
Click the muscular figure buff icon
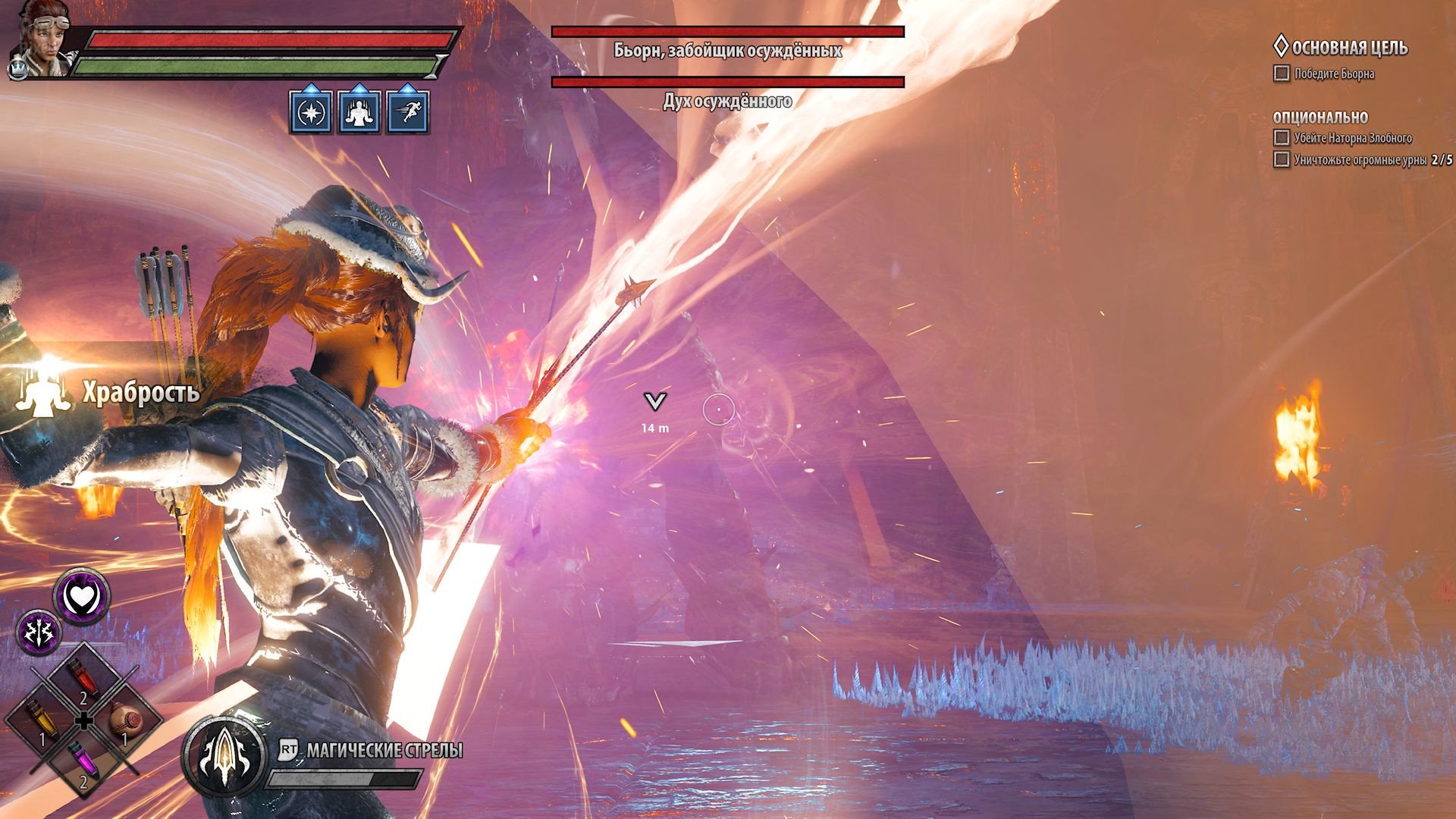(359, 112)
